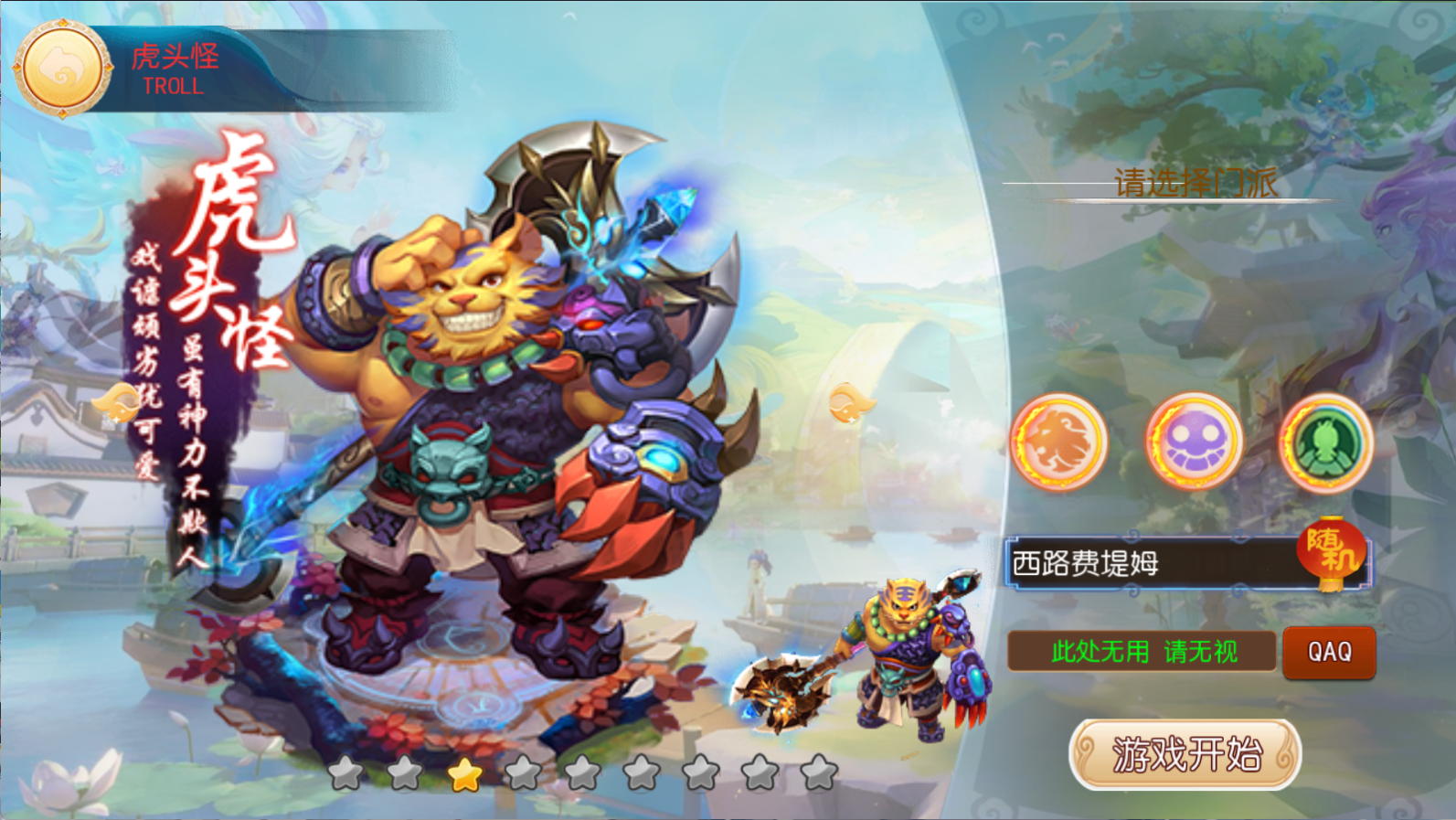Click the QAQ button
The width and height of the screenshot is (1456, 820).
click(x=1329, y=652)
